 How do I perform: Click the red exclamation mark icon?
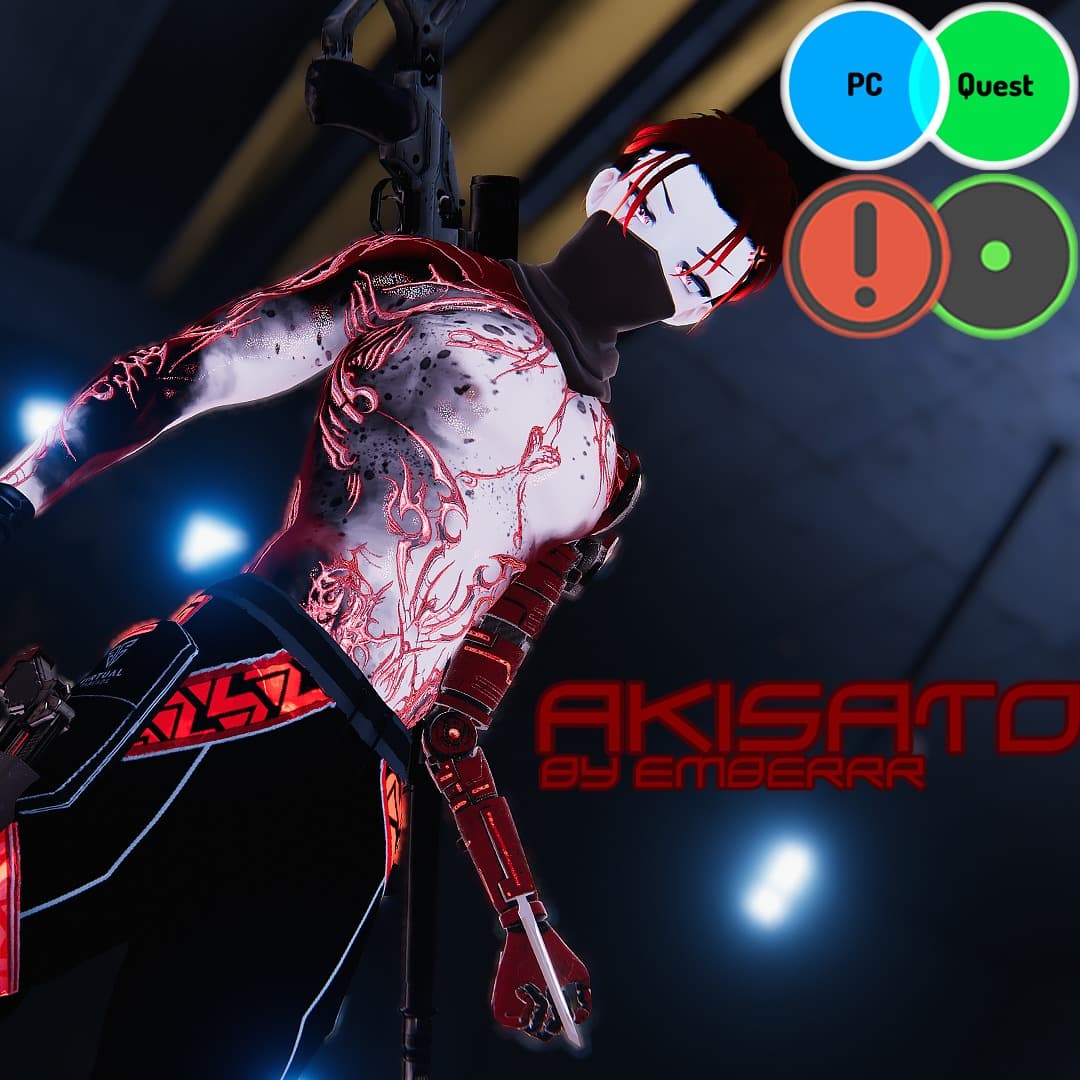(x=865, y=255)
